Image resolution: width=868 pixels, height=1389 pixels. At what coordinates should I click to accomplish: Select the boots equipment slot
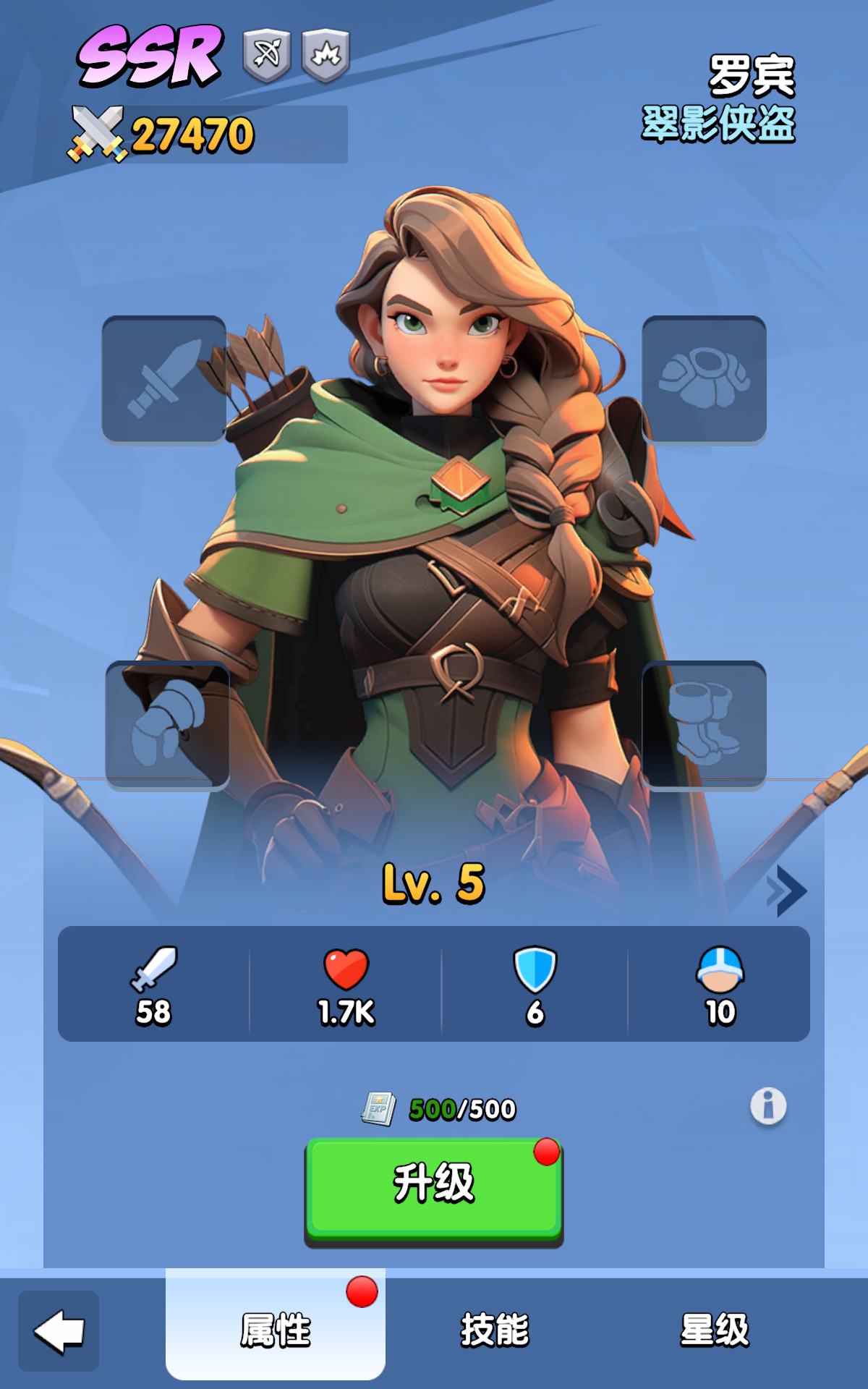[x=704, y=725]
